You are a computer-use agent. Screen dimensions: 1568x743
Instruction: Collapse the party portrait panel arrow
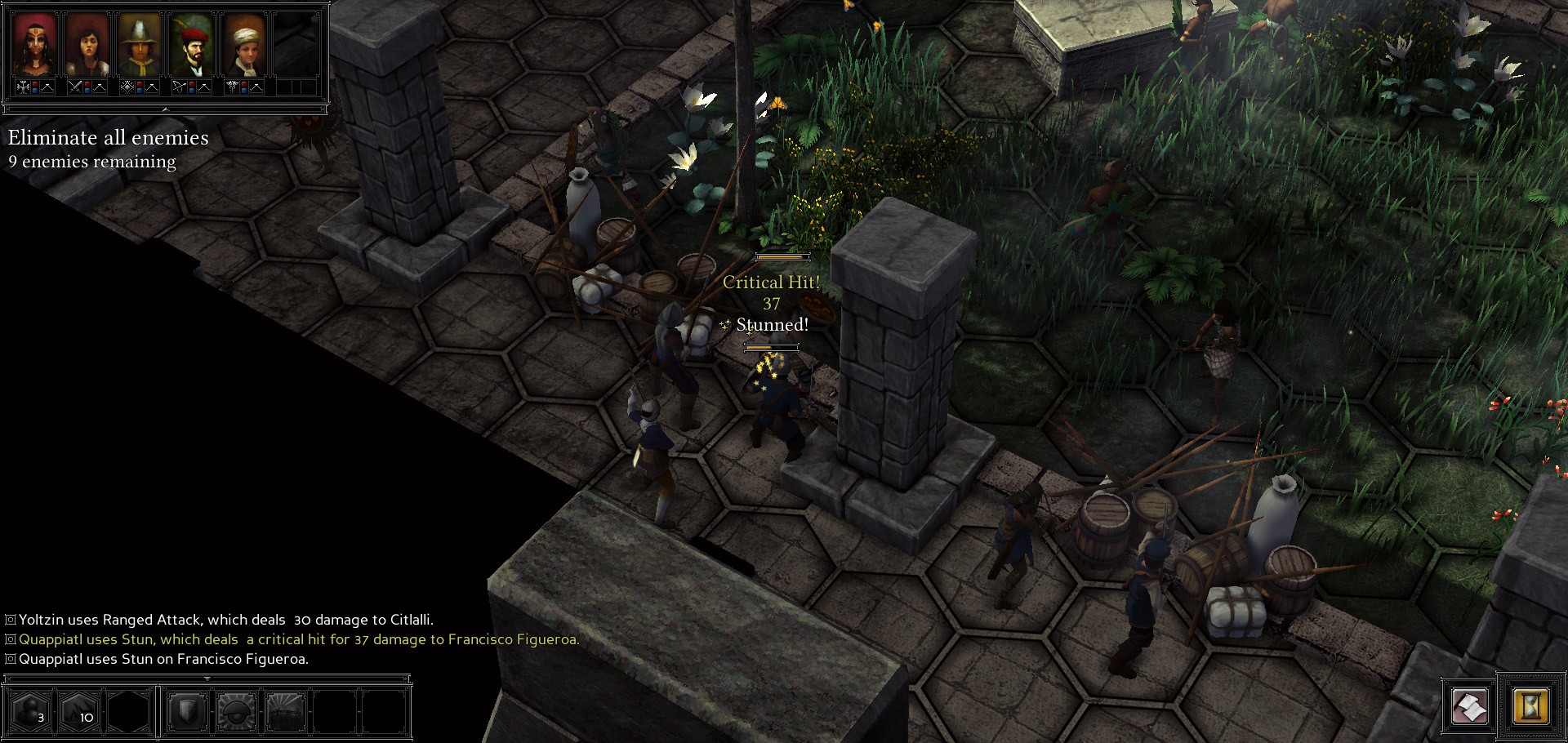pyautogui.click(x=166, y=109)
